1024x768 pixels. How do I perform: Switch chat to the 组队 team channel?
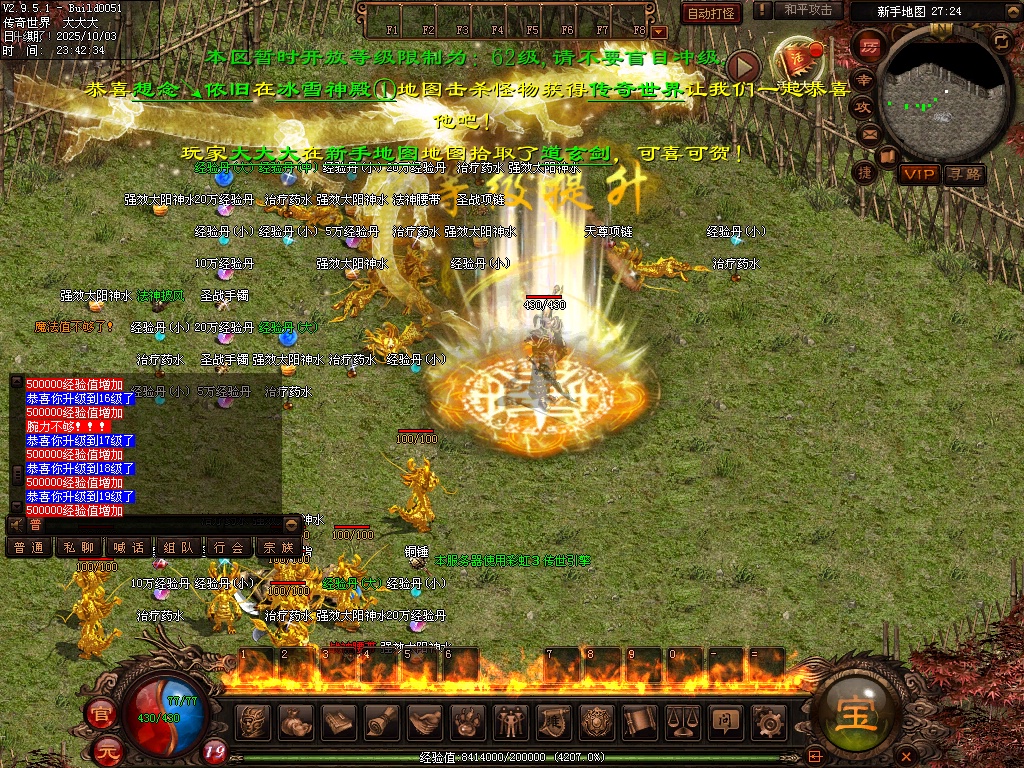click(x=179, y=547)
